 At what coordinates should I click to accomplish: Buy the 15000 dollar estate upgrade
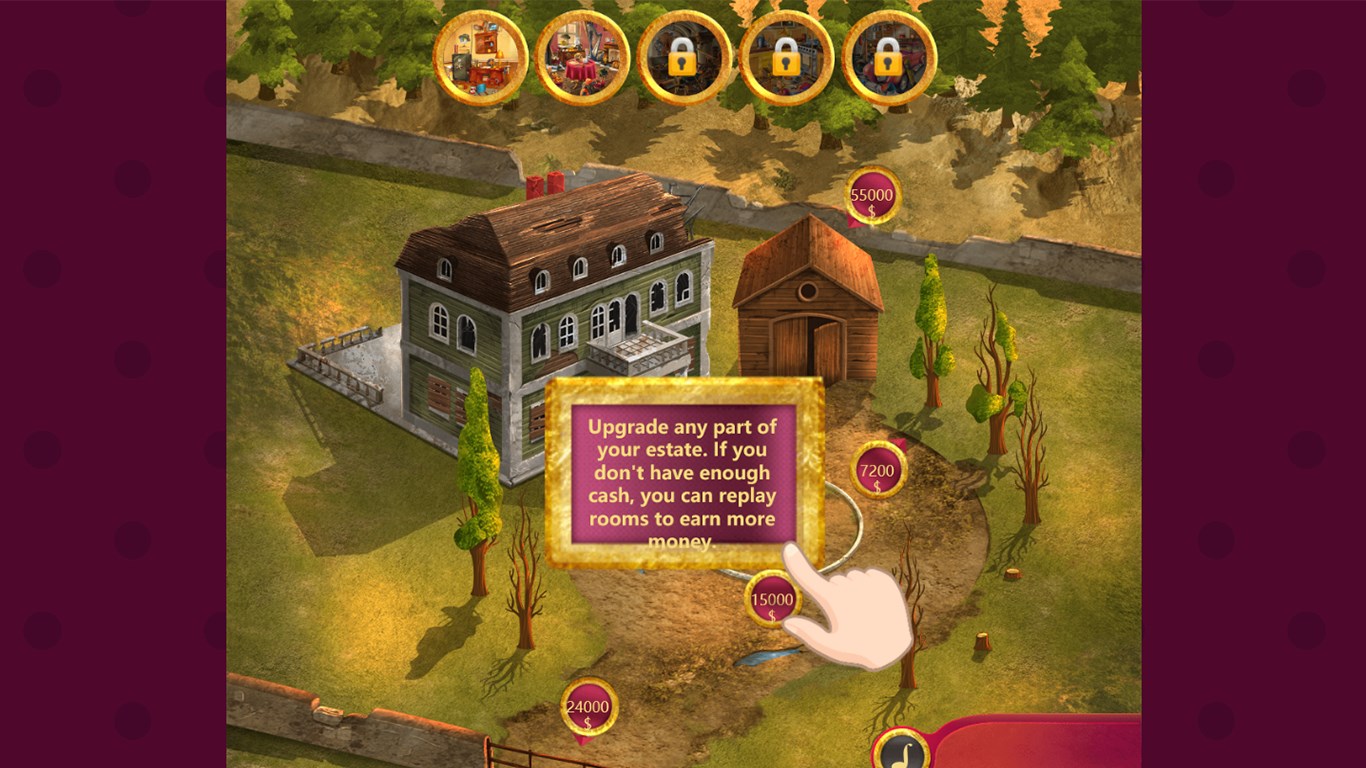pos(772,600)
